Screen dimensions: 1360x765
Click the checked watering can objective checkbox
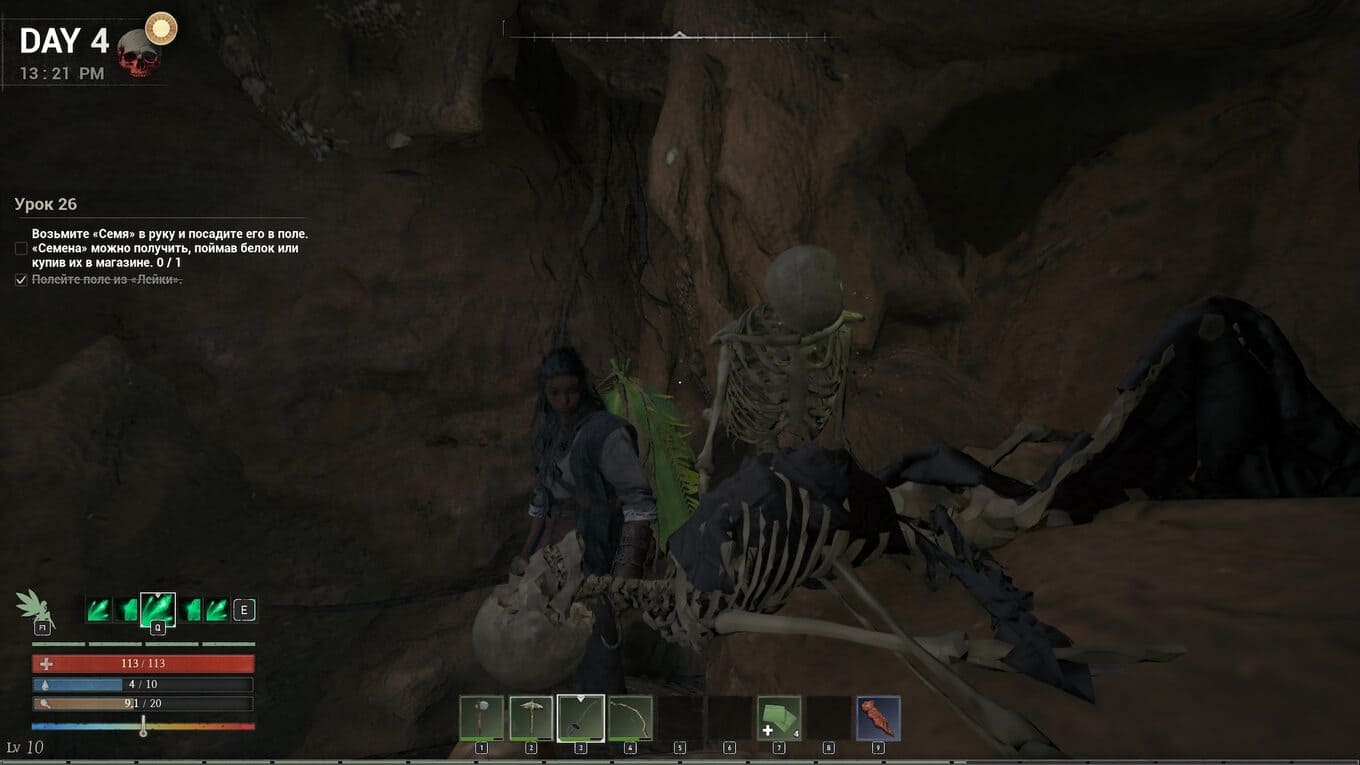pyautogui.click(x=21, y=280)
